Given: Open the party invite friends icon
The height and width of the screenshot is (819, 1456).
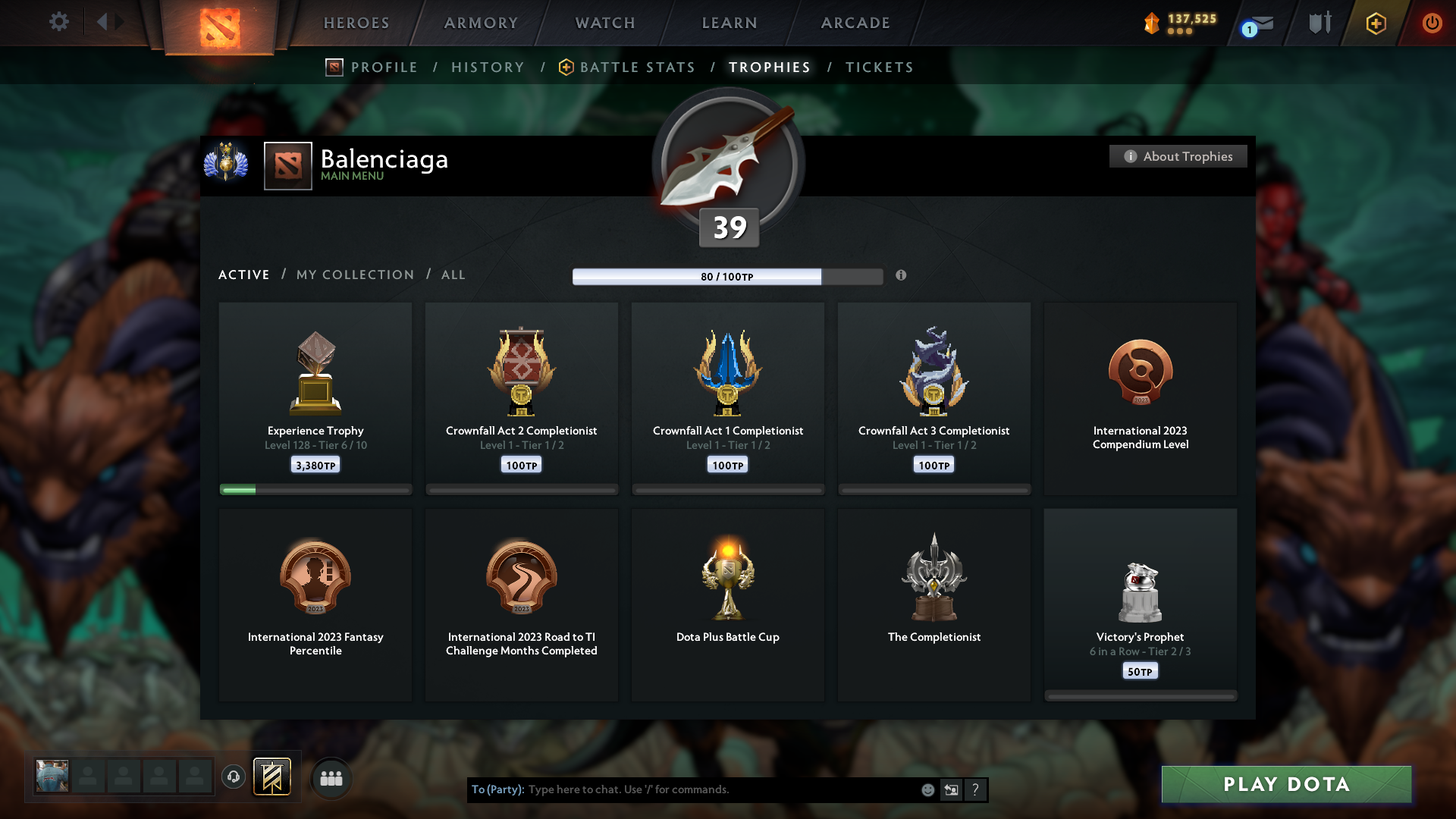Looking at the screenshot, I should coord(331,777).
